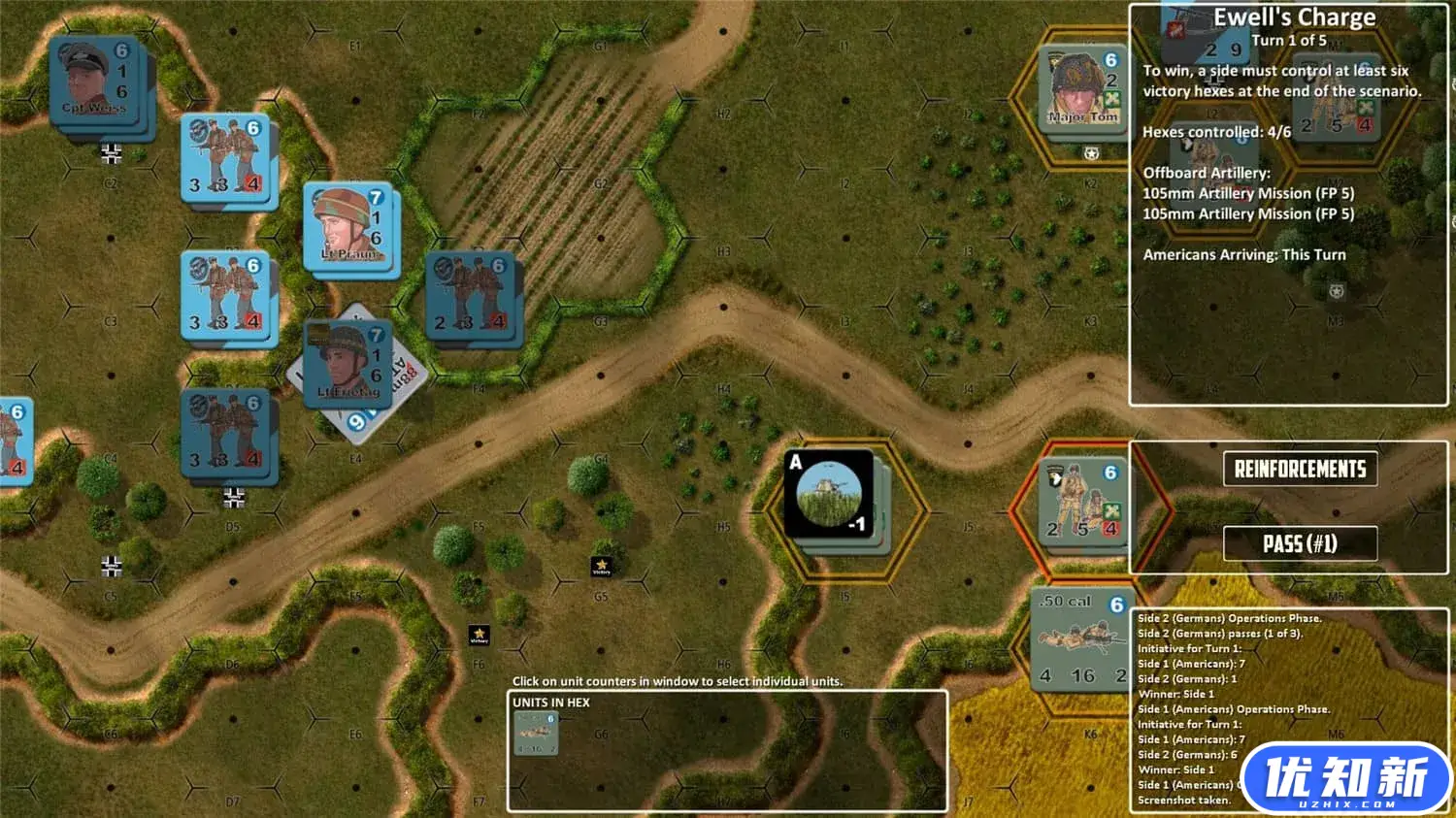
Task: Click the German cross control marker near C5
Action: point(112,566)
